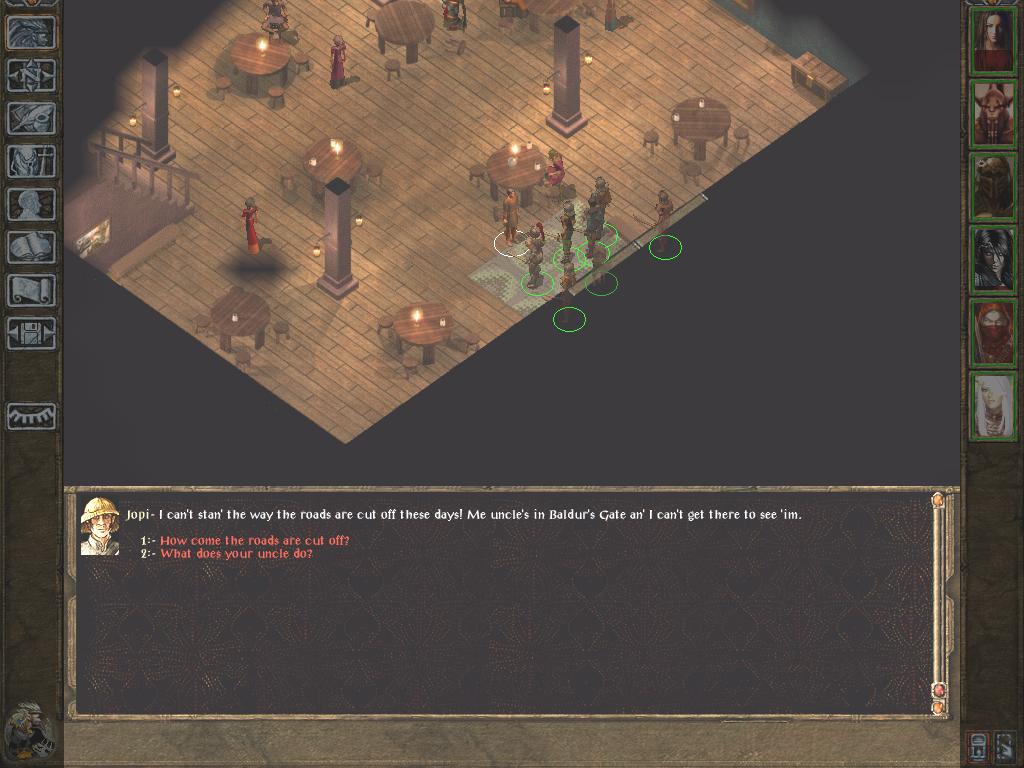The image size is (1024, 768).
Task: Open the priest scroll button
Action: (x=31, y=290)
